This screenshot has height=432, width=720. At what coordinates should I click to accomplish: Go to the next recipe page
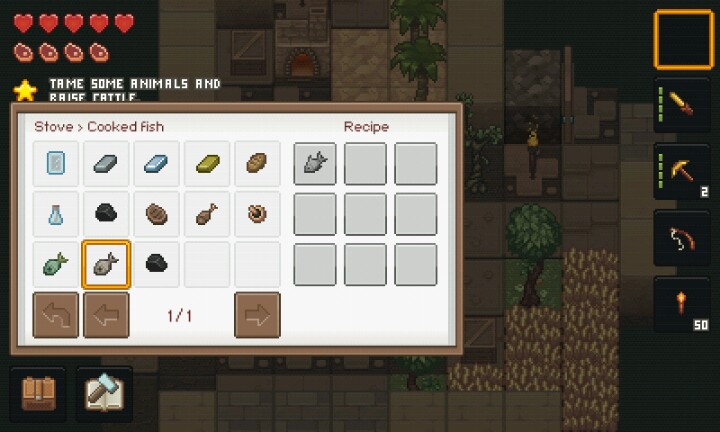257,315
